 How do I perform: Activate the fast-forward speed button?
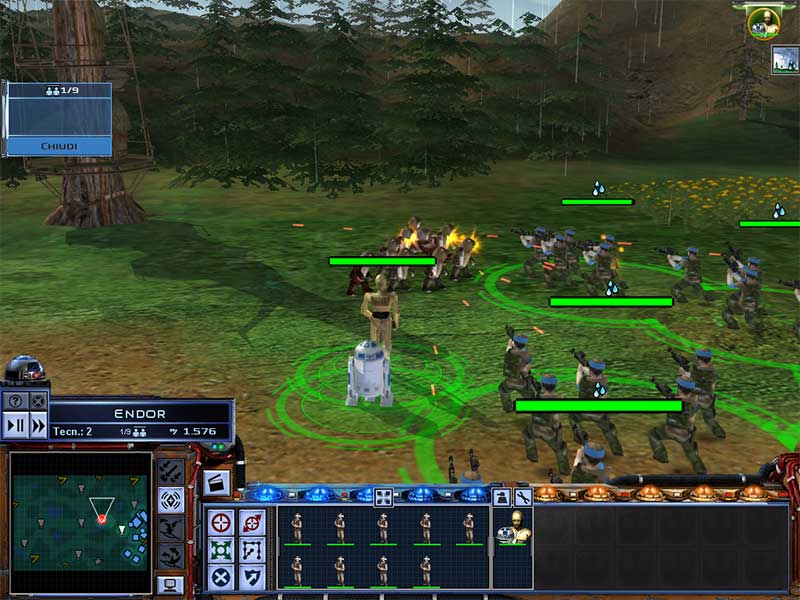tap(37, 424)
